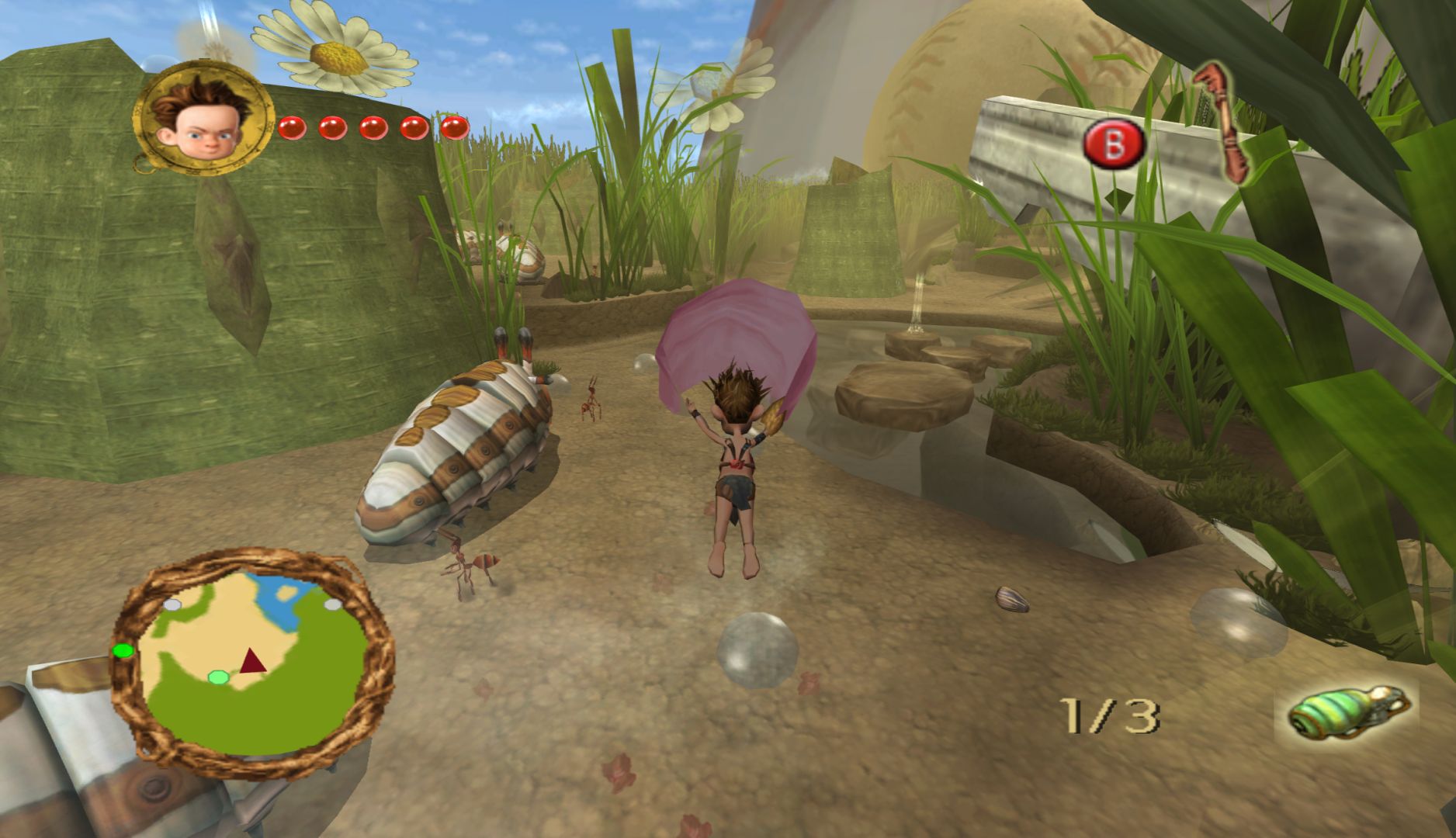Click the dark red player arrow on minimap
This screenshot has width=1456, height=838.
coord(251,662)
